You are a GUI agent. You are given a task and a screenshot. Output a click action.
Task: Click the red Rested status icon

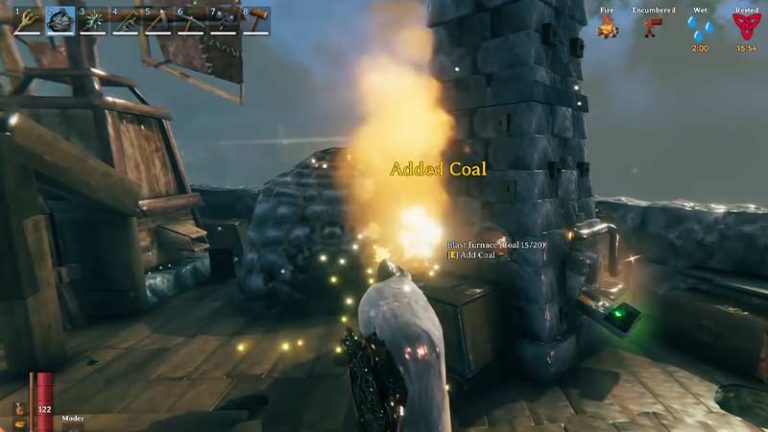746,27
